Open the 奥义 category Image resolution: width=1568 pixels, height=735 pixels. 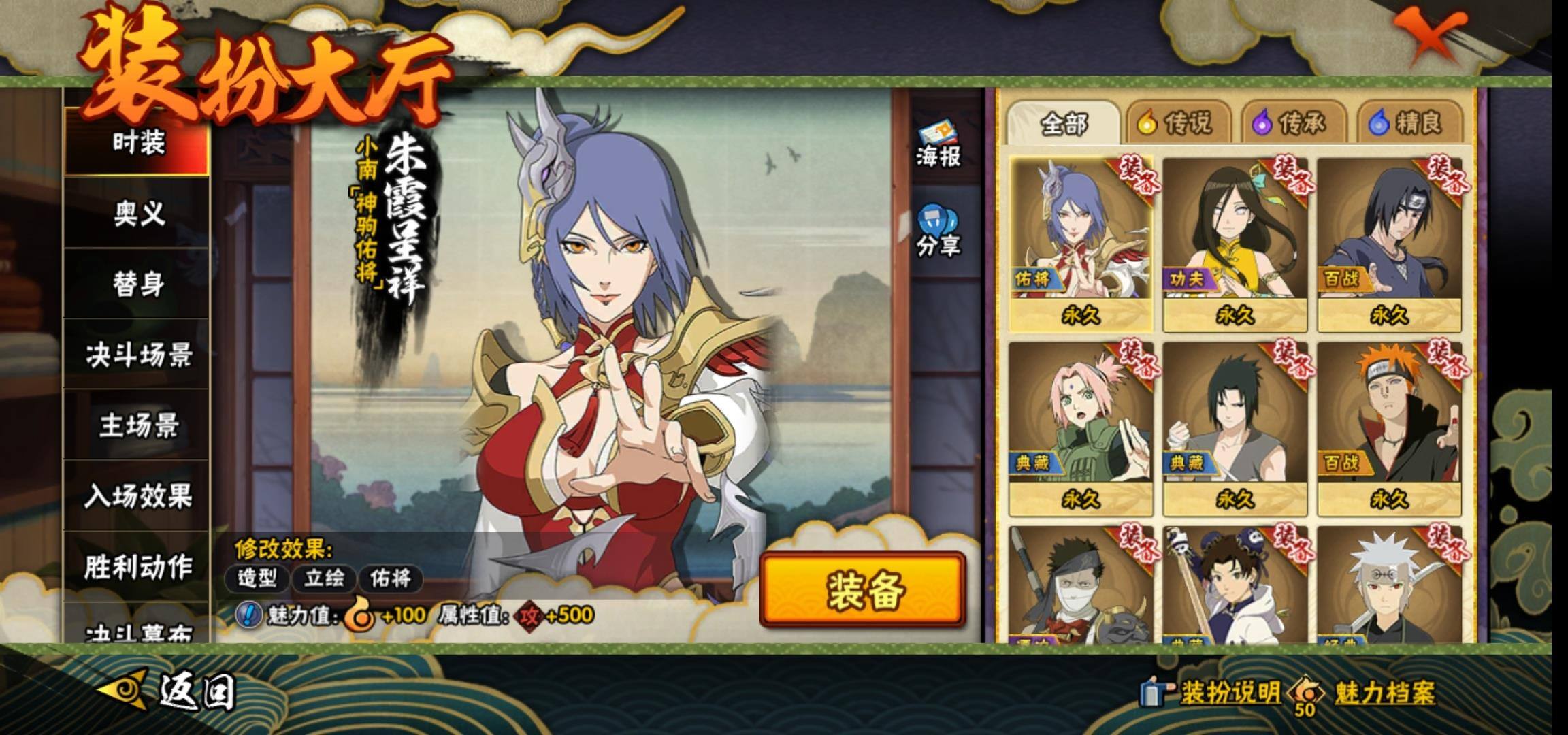point(138,214)
